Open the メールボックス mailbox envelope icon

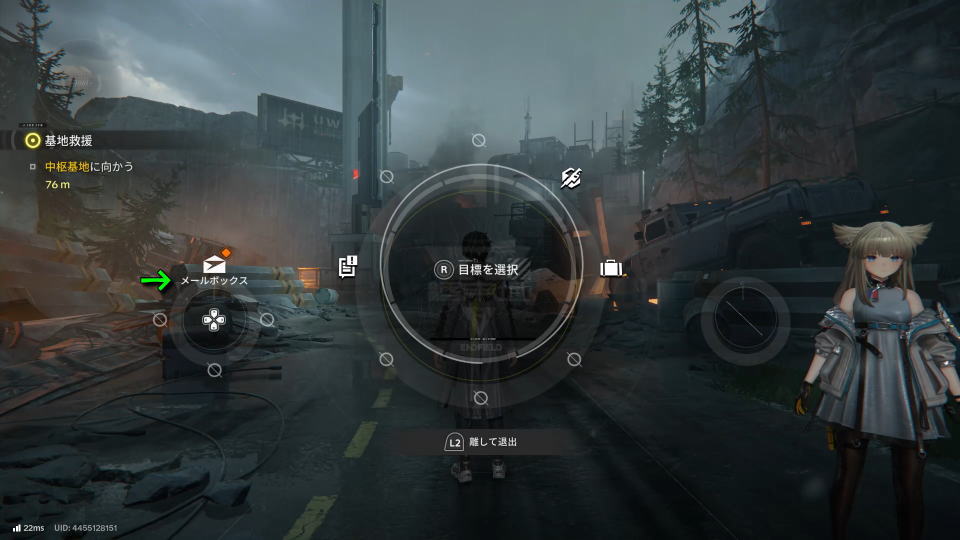(214, 264)
